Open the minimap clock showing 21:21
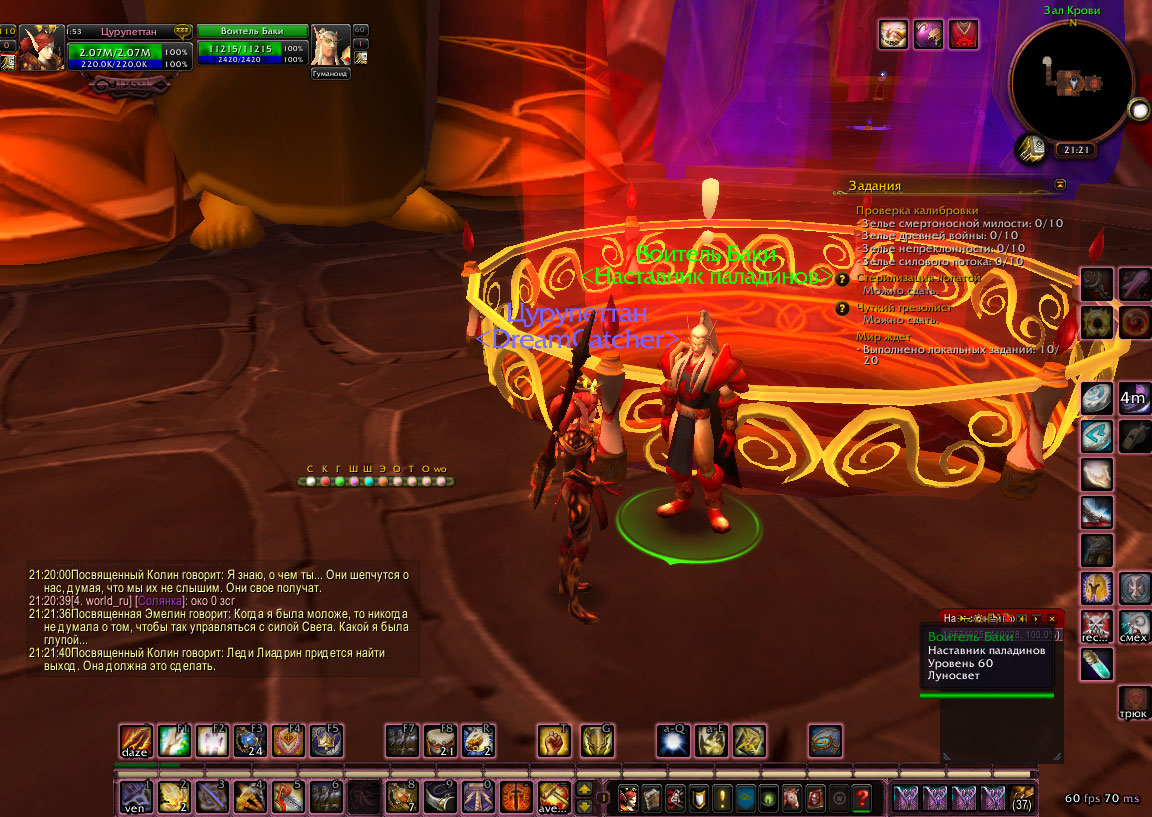The image size is (1152, 817). [1073, 150]
